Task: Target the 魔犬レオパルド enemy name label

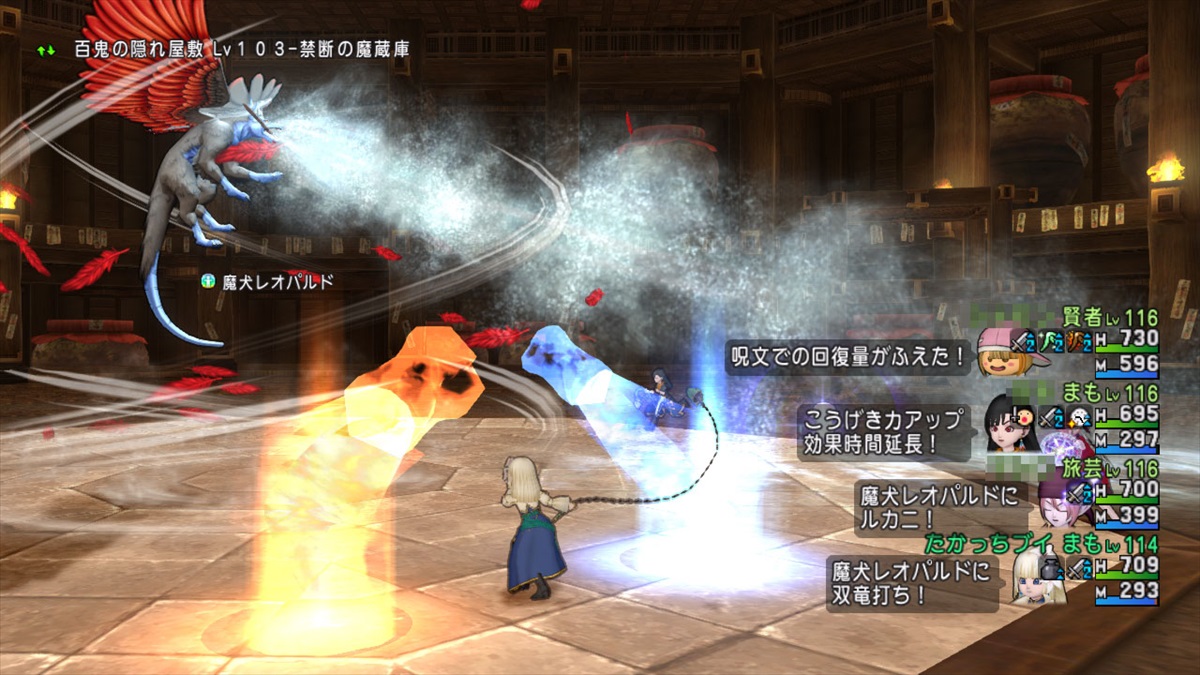Action: pos(270,283)
